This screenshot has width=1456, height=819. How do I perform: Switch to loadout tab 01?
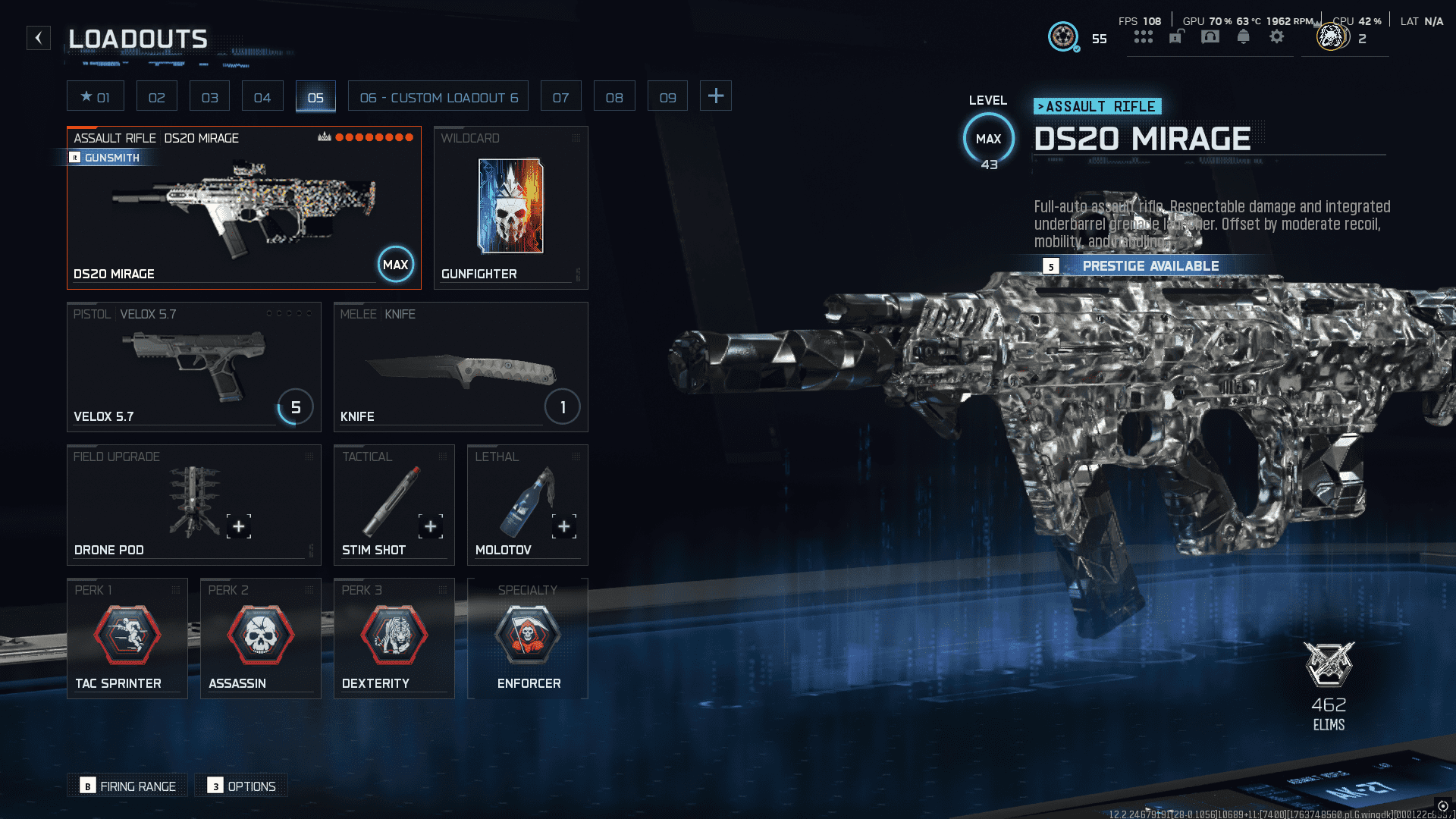pos(96,97)
